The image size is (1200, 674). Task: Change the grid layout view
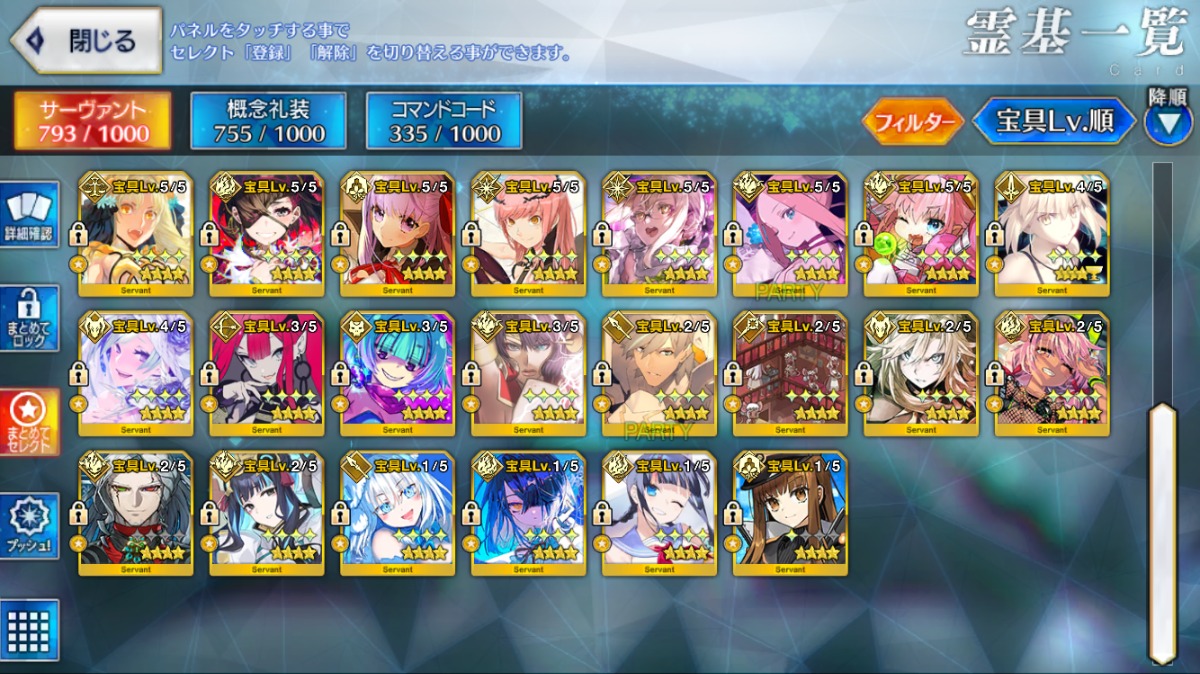(x=29, y=630)
